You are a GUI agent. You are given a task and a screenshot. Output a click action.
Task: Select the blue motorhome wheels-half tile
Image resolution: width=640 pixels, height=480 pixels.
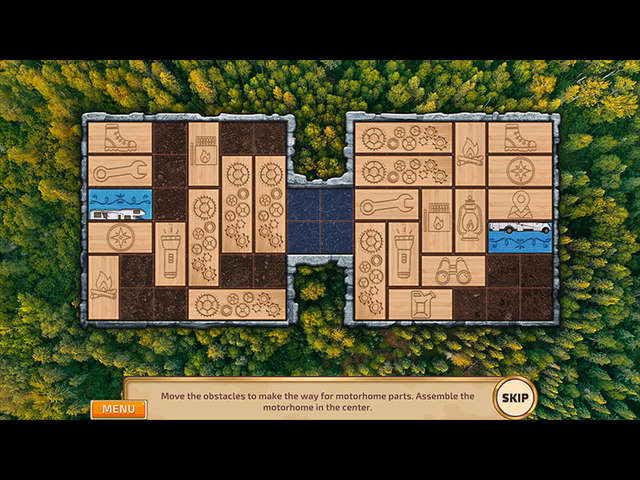[x=520, y=237]
